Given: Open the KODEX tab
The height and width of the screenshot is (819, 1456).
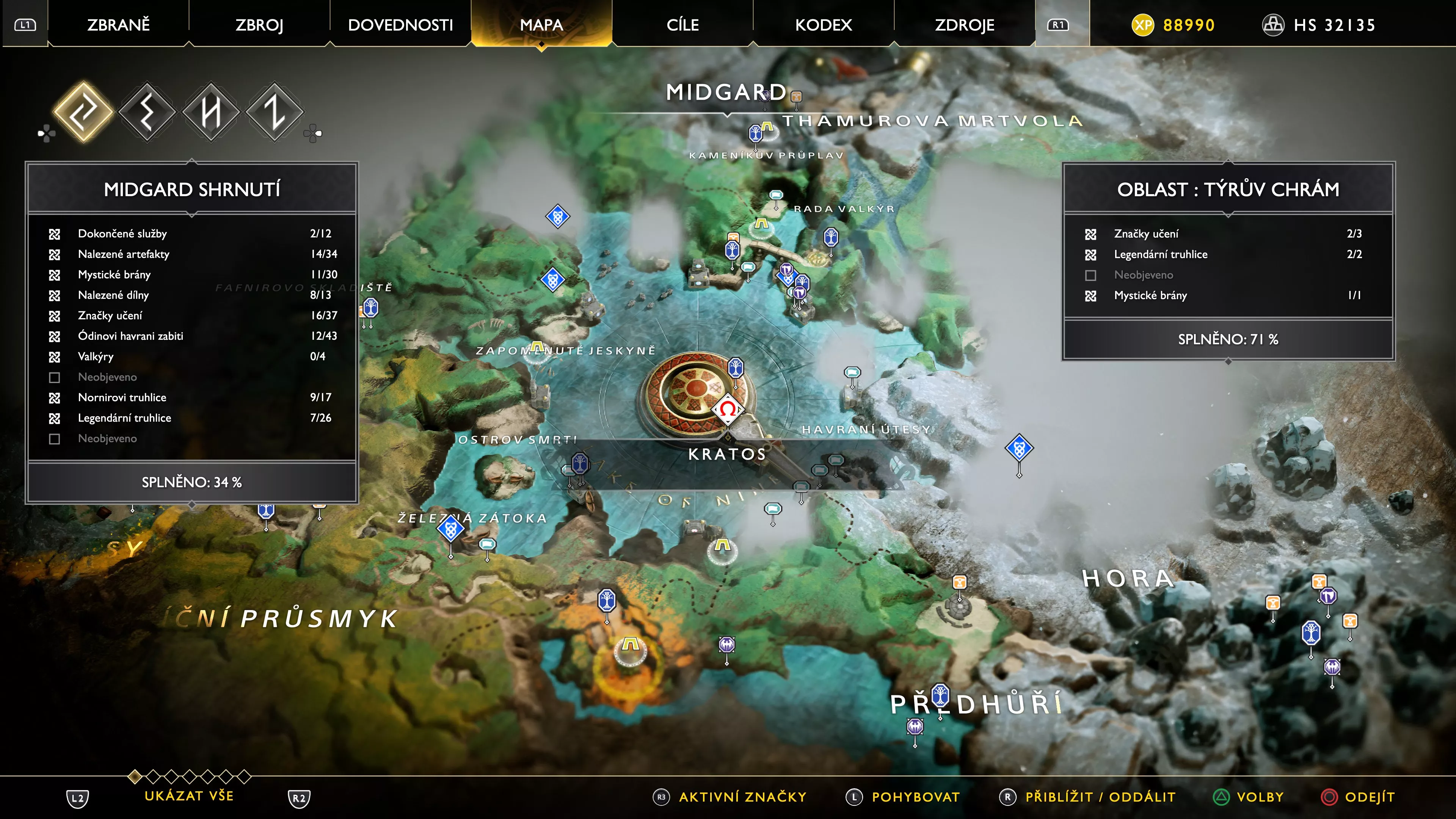Looking at the screenshot, I should coord(823,25).
